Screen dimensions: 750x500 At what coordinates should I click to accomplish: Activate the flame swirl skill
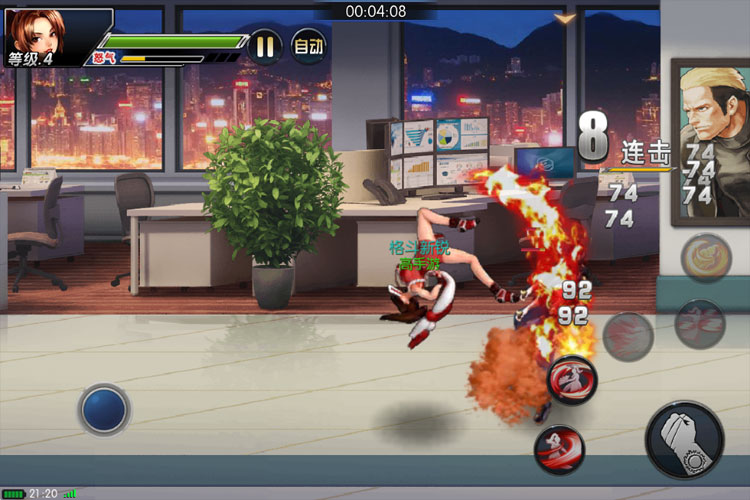click(x=706, y=258)
